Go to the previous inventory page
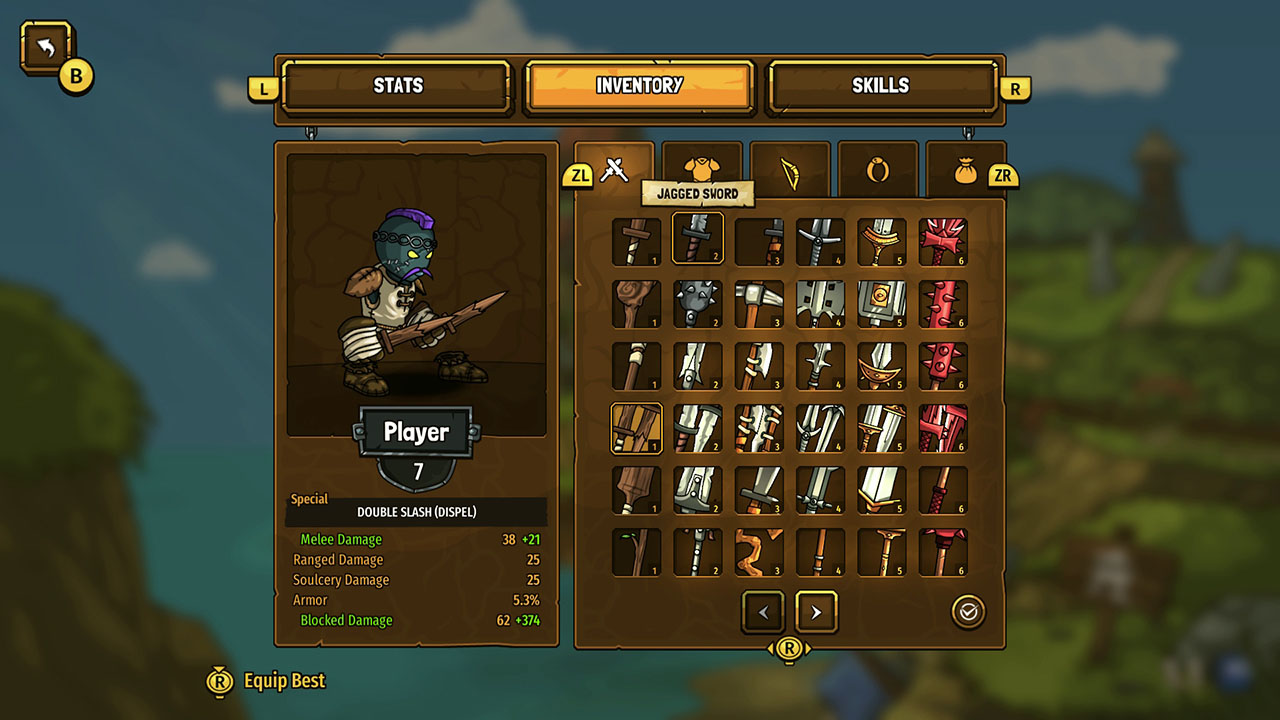1280x720 pixels. (x=763, y=612)
